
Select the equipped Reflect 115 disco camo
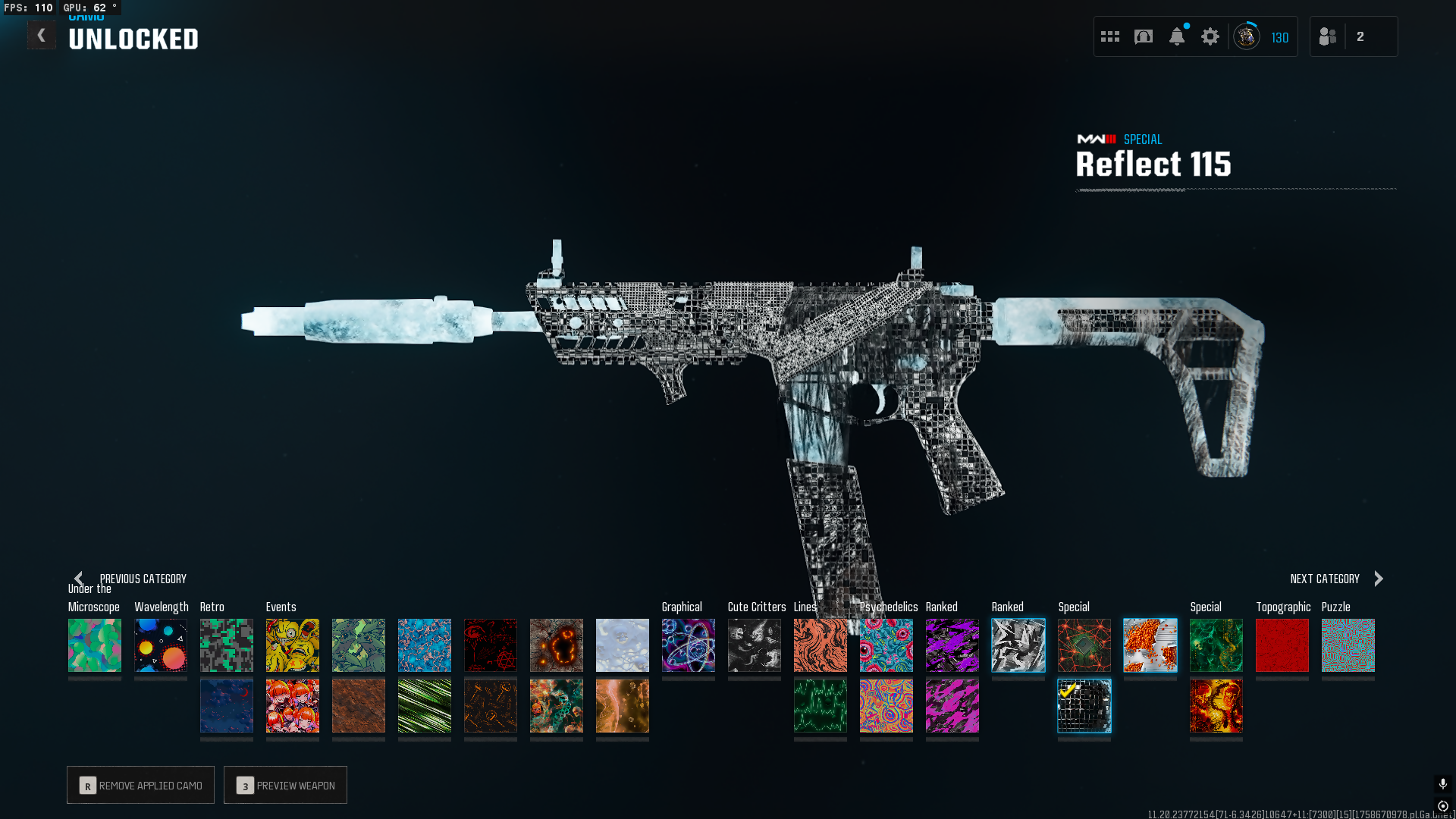[1084, 706]
